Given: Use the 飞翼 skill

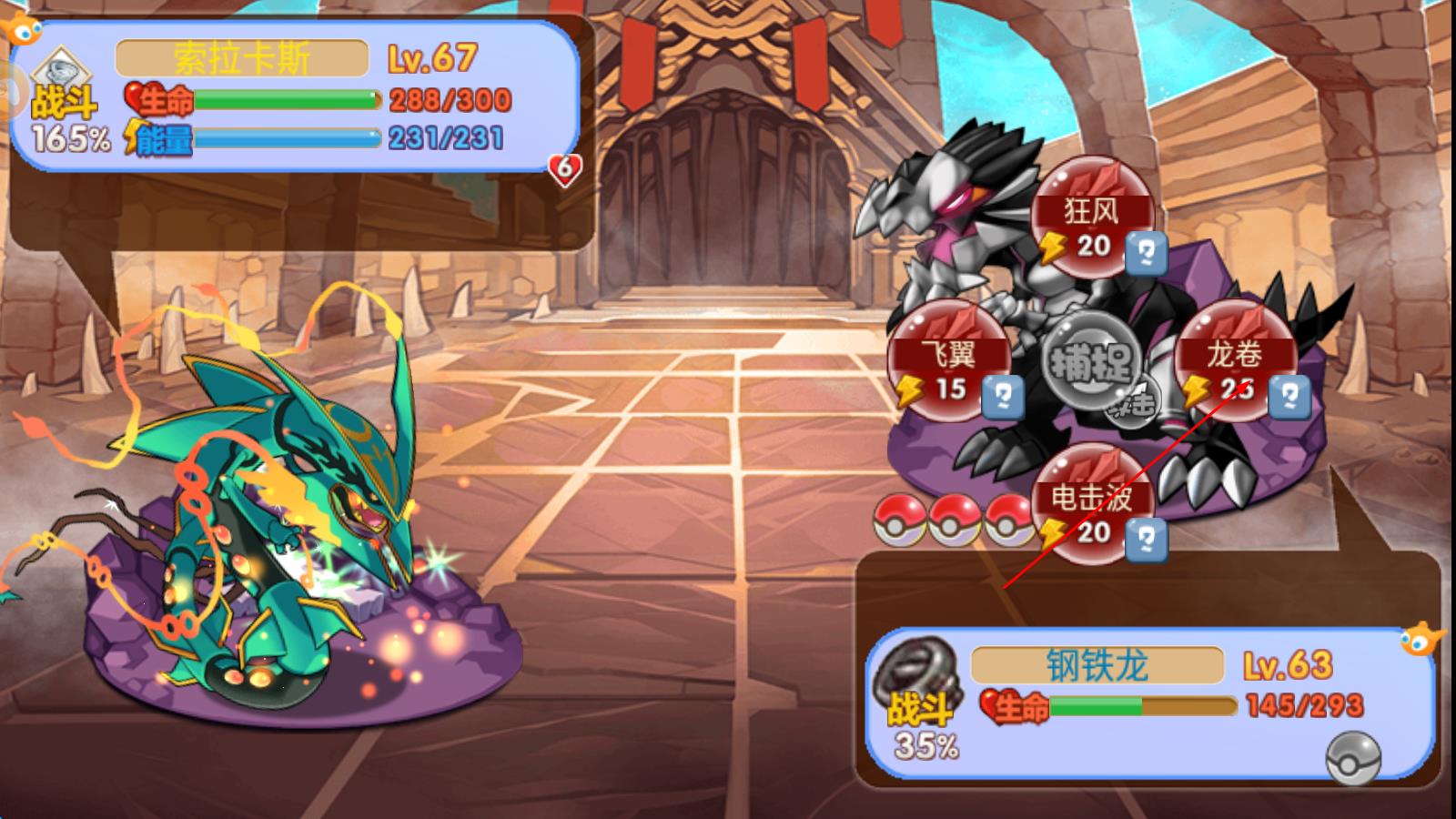Looking at the screenshot, I should pos(948,359).
